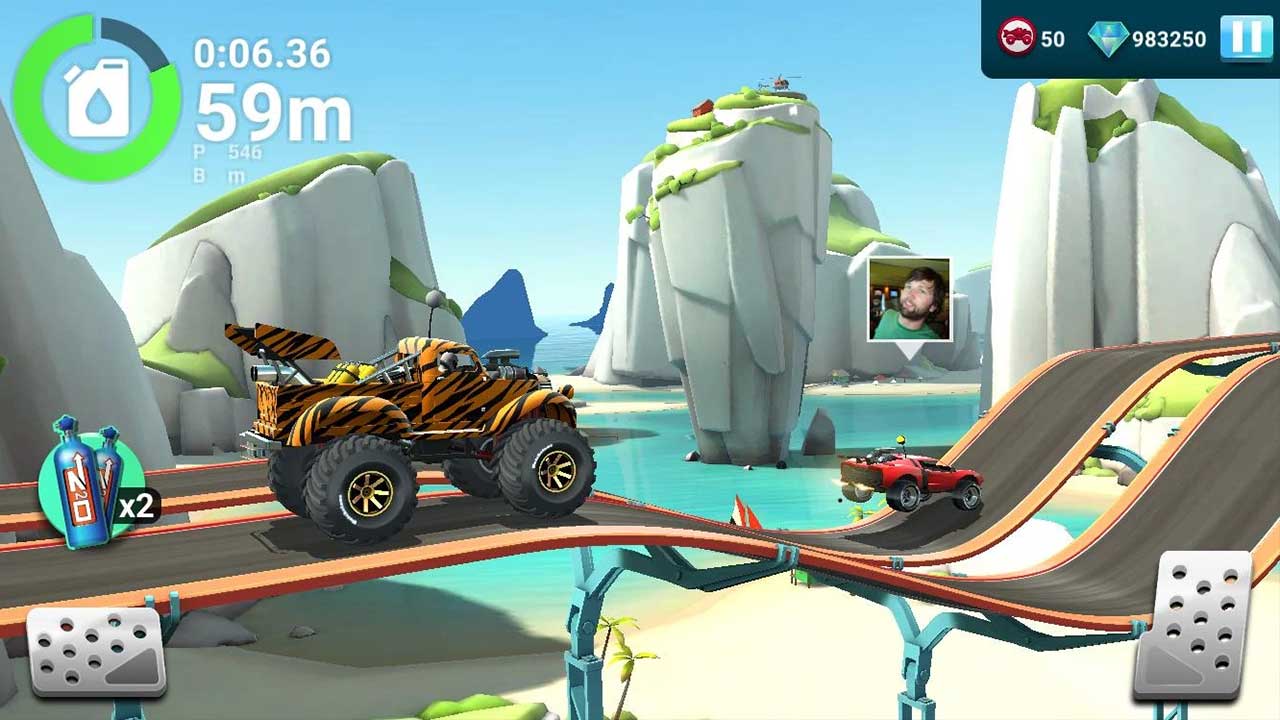This screenshot has width=1280, height=720.
Task: Tap the orange checkpoint flag on track
Action: point(747,512)
